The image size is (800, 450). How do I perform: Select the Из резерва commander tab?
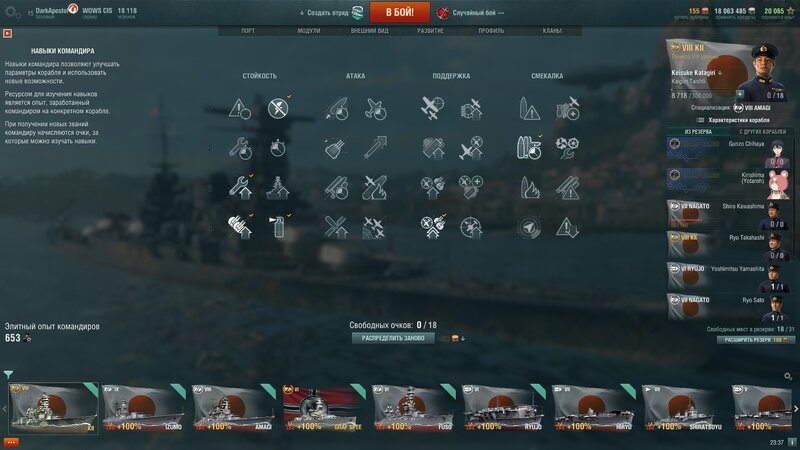tap(699, 131)
